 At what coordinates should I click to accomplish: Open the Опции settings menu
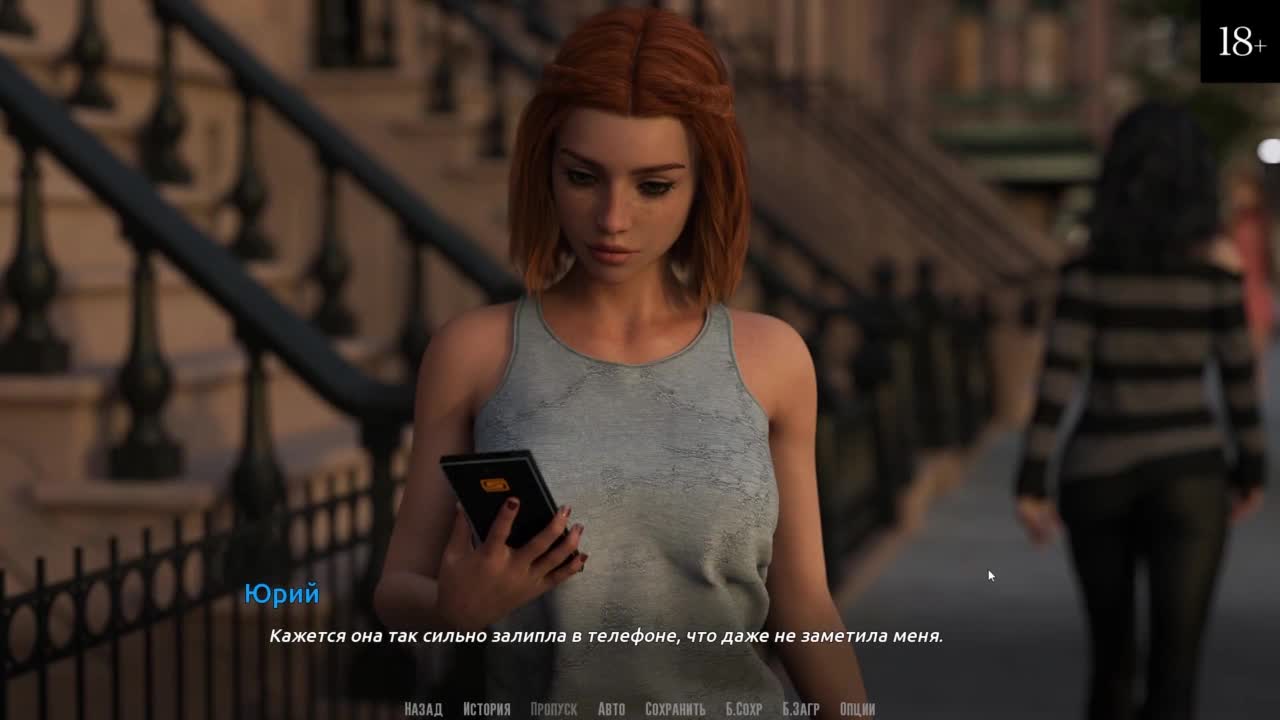pyautogui.click(x=858, y=709)
